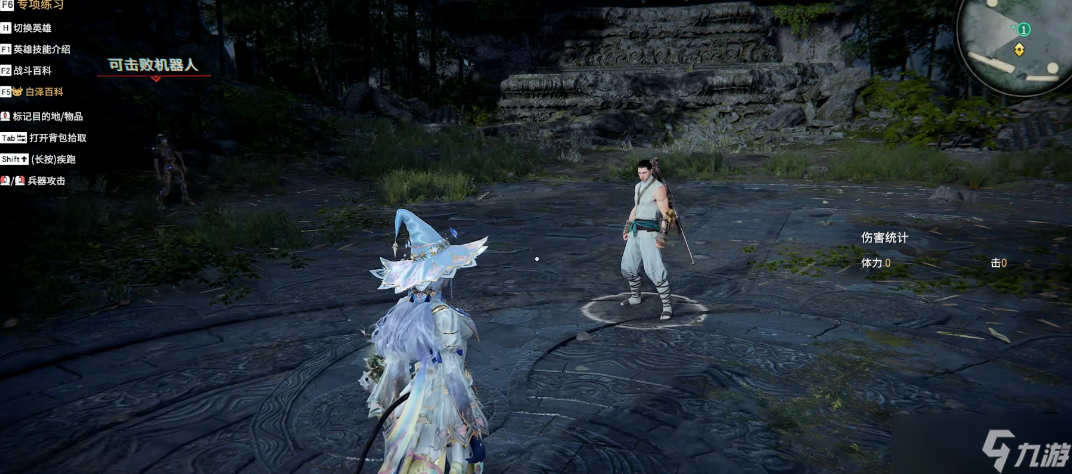The width and height of the screenshot is (1072, 474).
Task: Select the green number 1 minimap marker
Action: 1024,30
